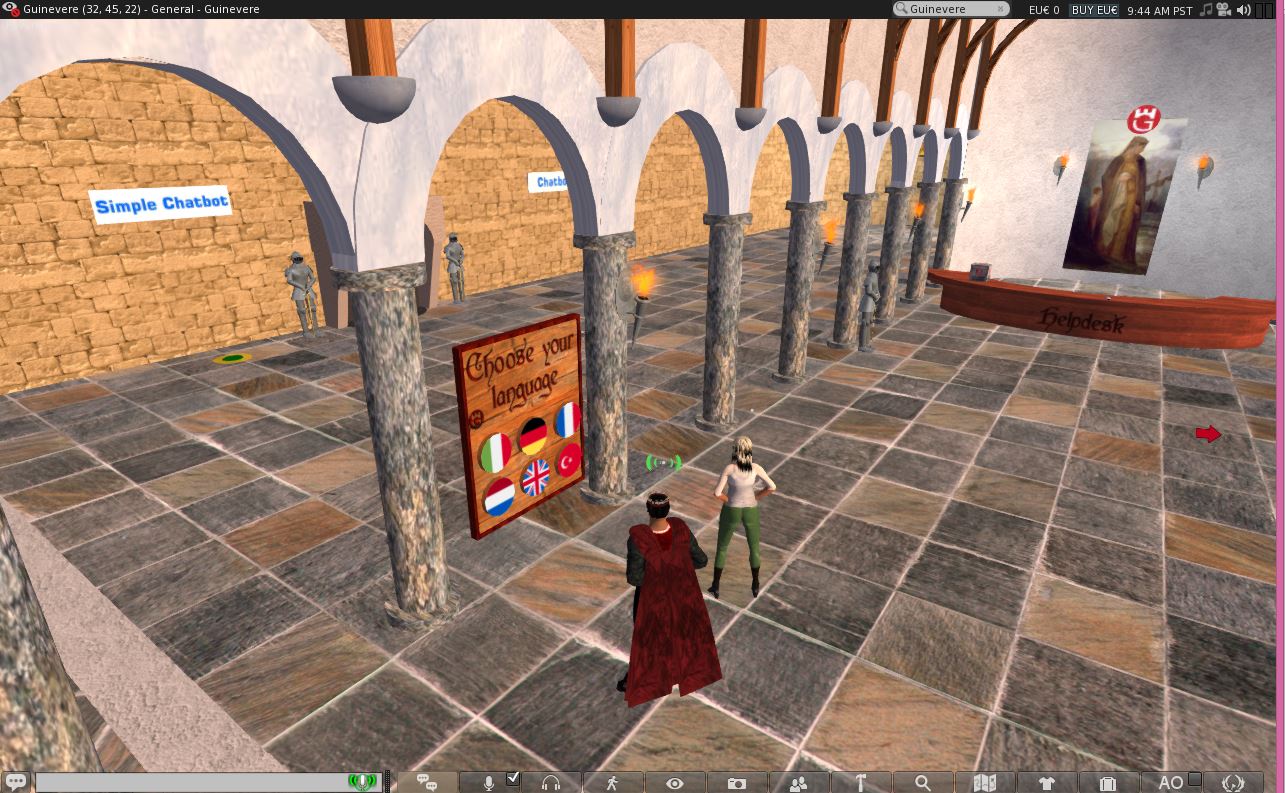Open the walking figure movement controls

pos(612,782)
